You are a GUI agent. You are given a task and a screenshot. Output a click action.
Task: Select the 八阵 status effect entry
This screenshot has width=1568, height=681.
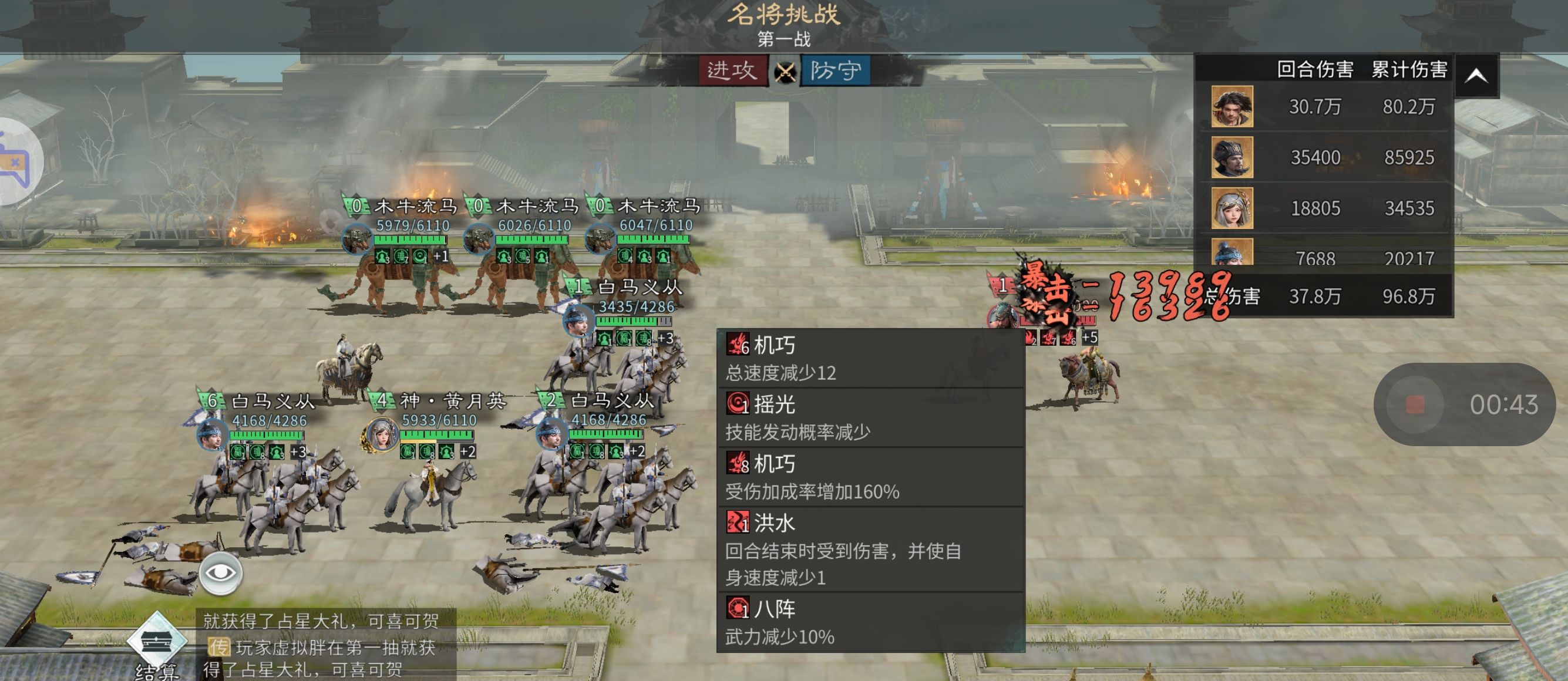point(870,622)
